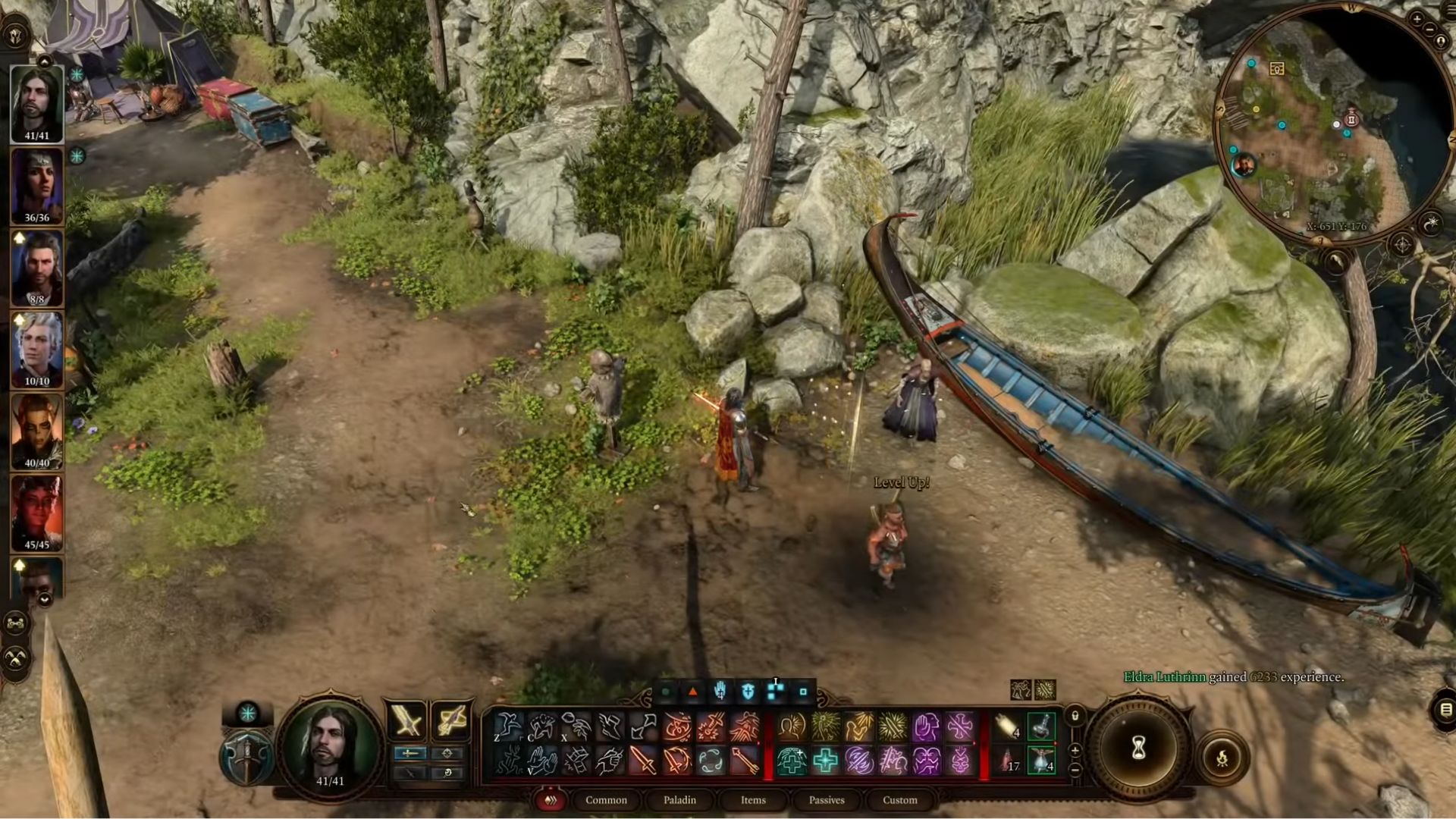The width and height of the screenshot is (1456, 819).
Task: Select the melee main-hand weapon attack icon
Action: [x=406, y=720]
